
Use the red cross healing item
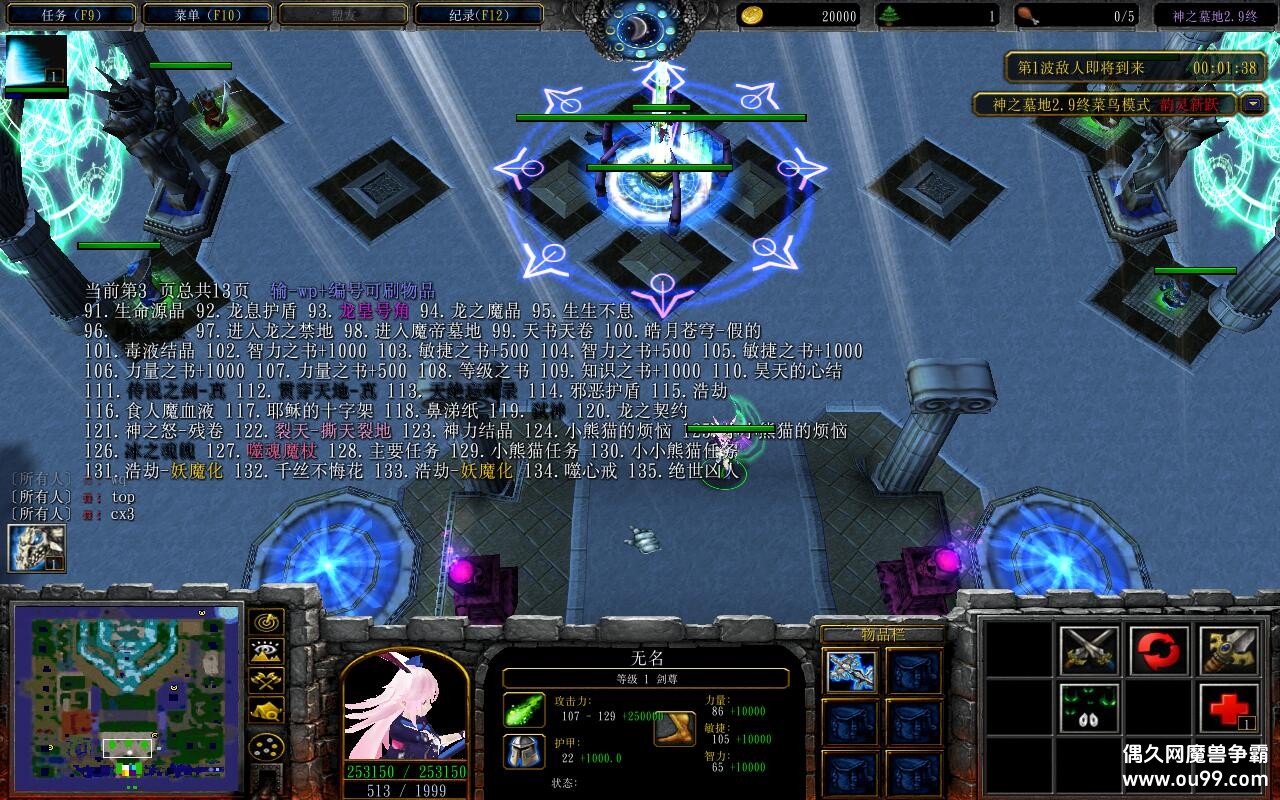pyautogui.click(x=1226, y=707)
